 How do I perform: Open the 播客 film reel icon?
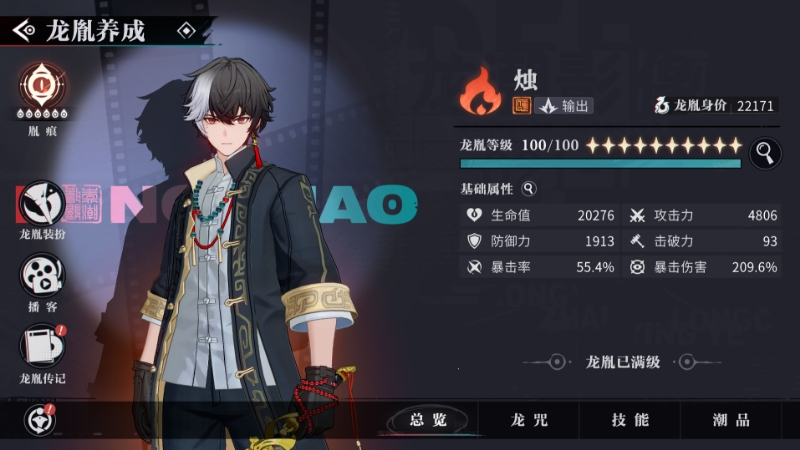coord(42,274)
